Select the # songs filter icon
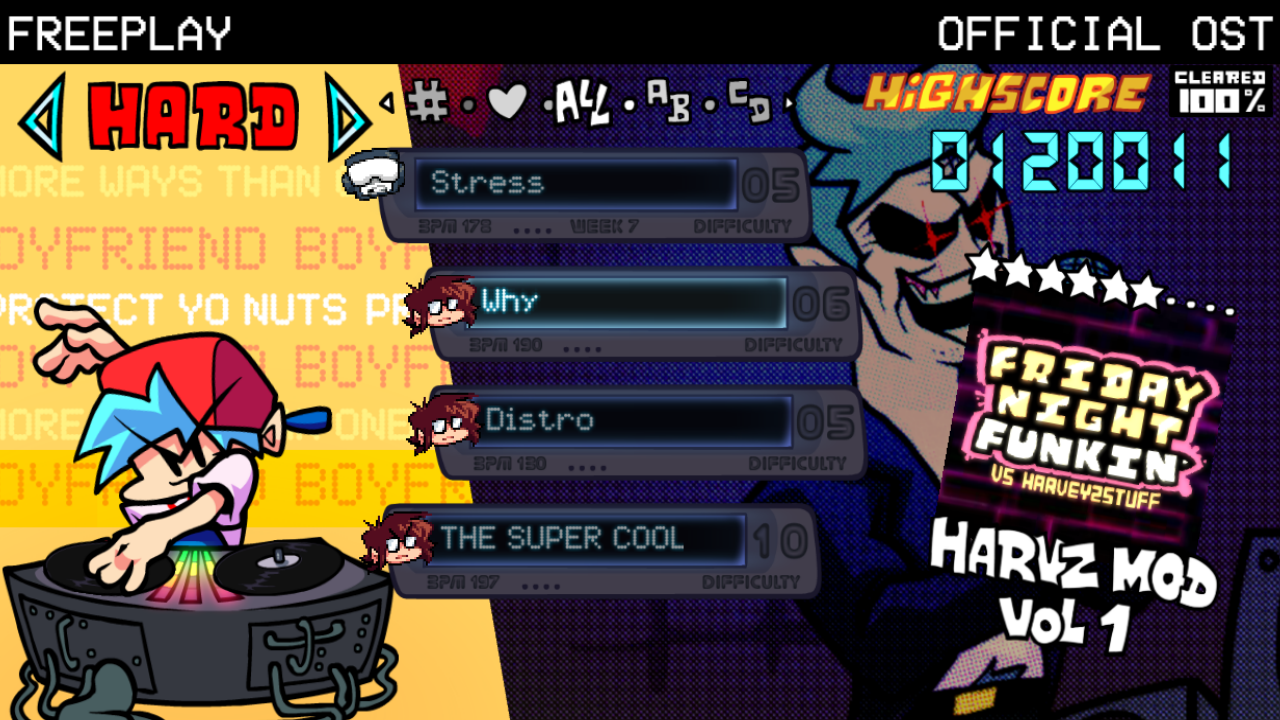 click(432, 103)
